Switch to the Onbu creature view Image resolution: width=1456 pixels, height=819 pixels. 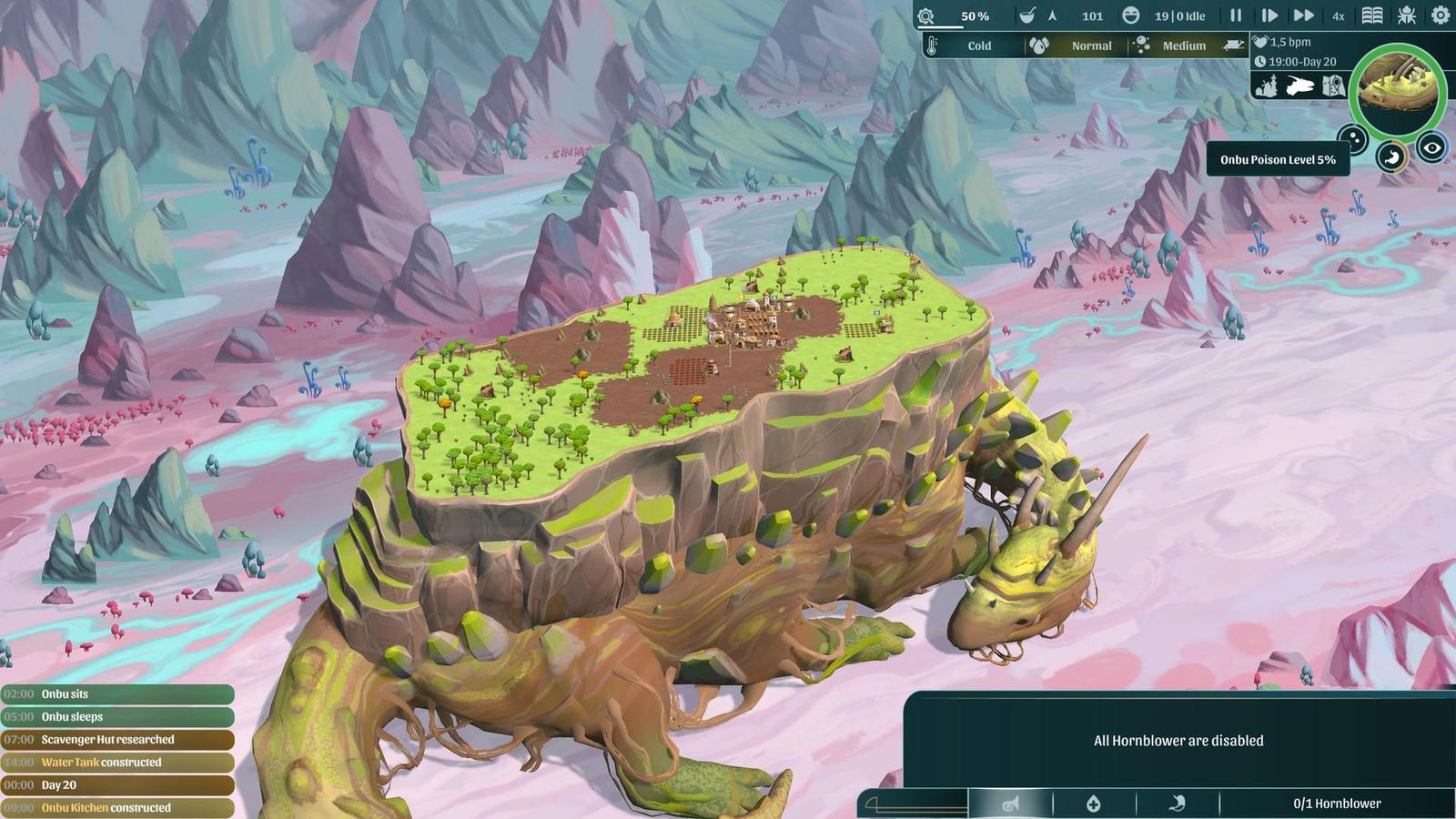(x=1299, y=86)
